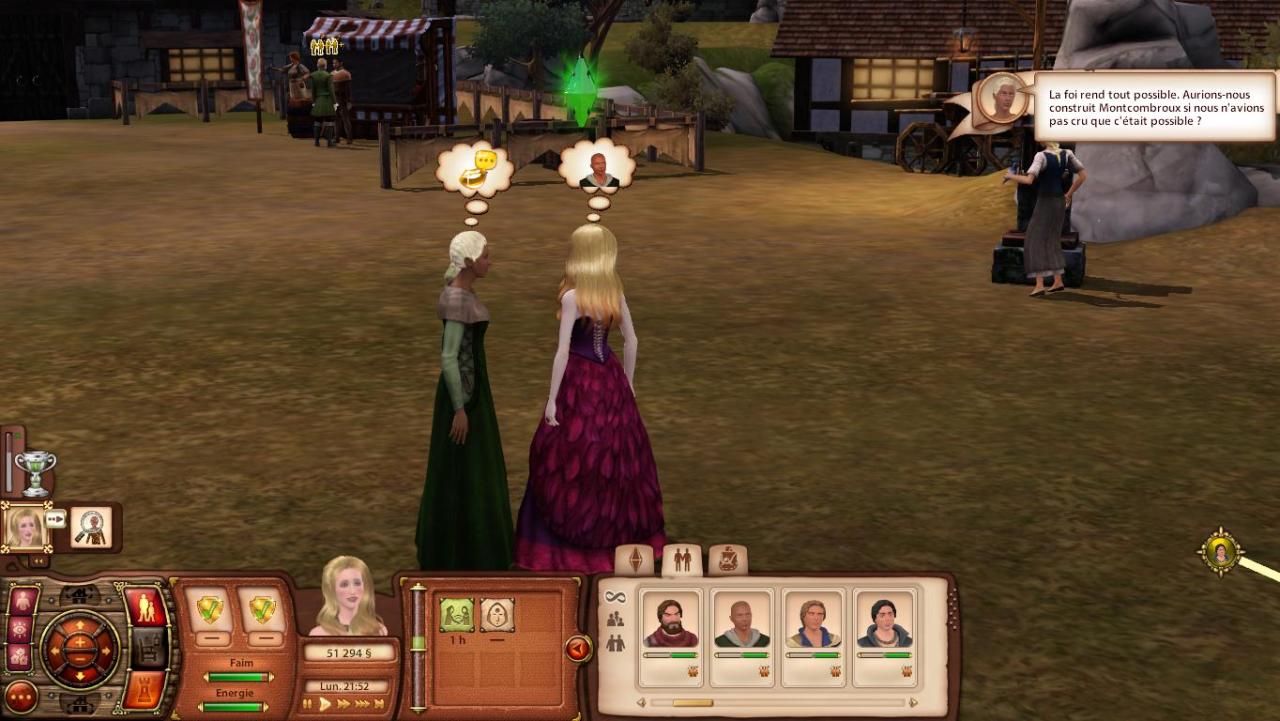Click the gold sim locator badge
Screen dimensions: 1280x721
pos(1221,551)
